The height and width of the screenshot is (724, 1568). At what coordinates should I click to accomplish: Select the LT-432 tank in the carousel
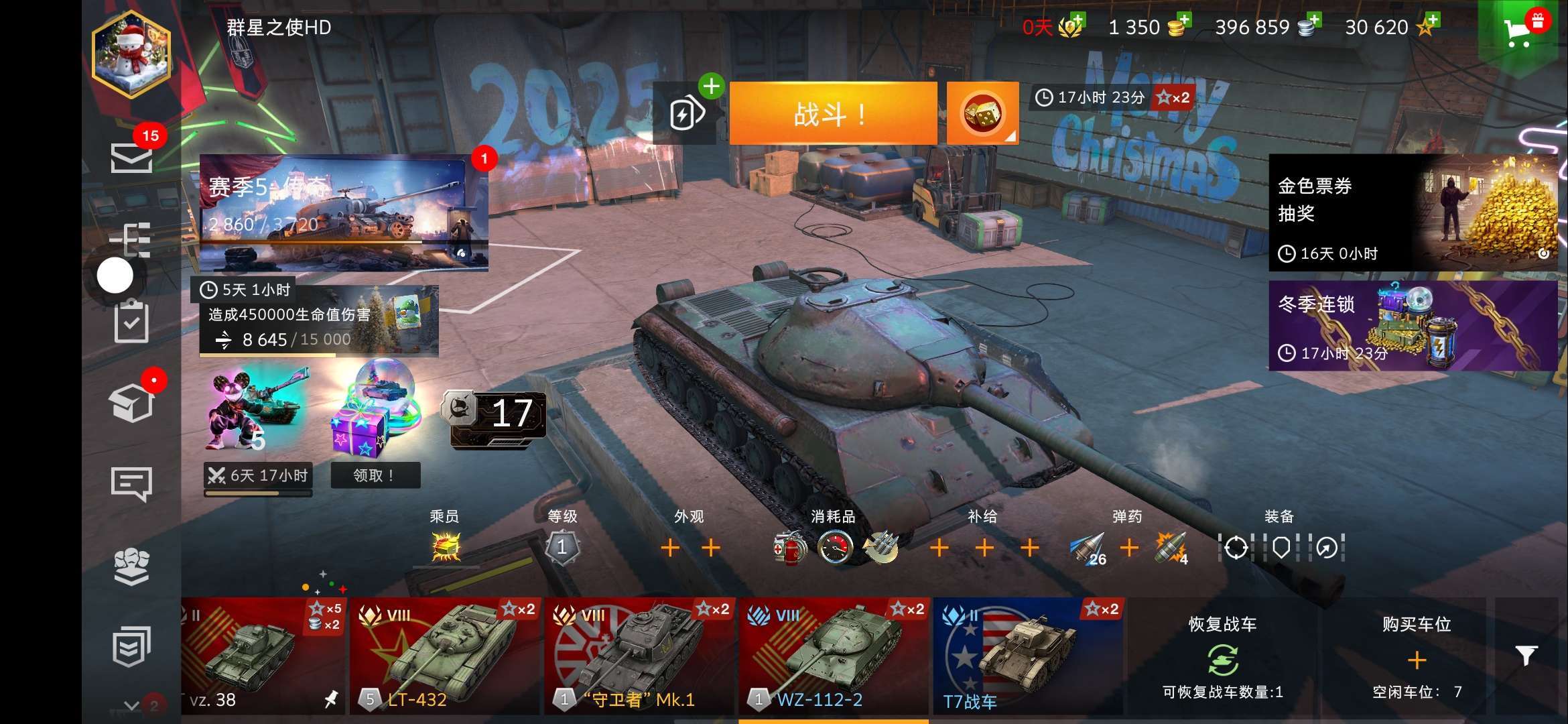coord(444,656)
